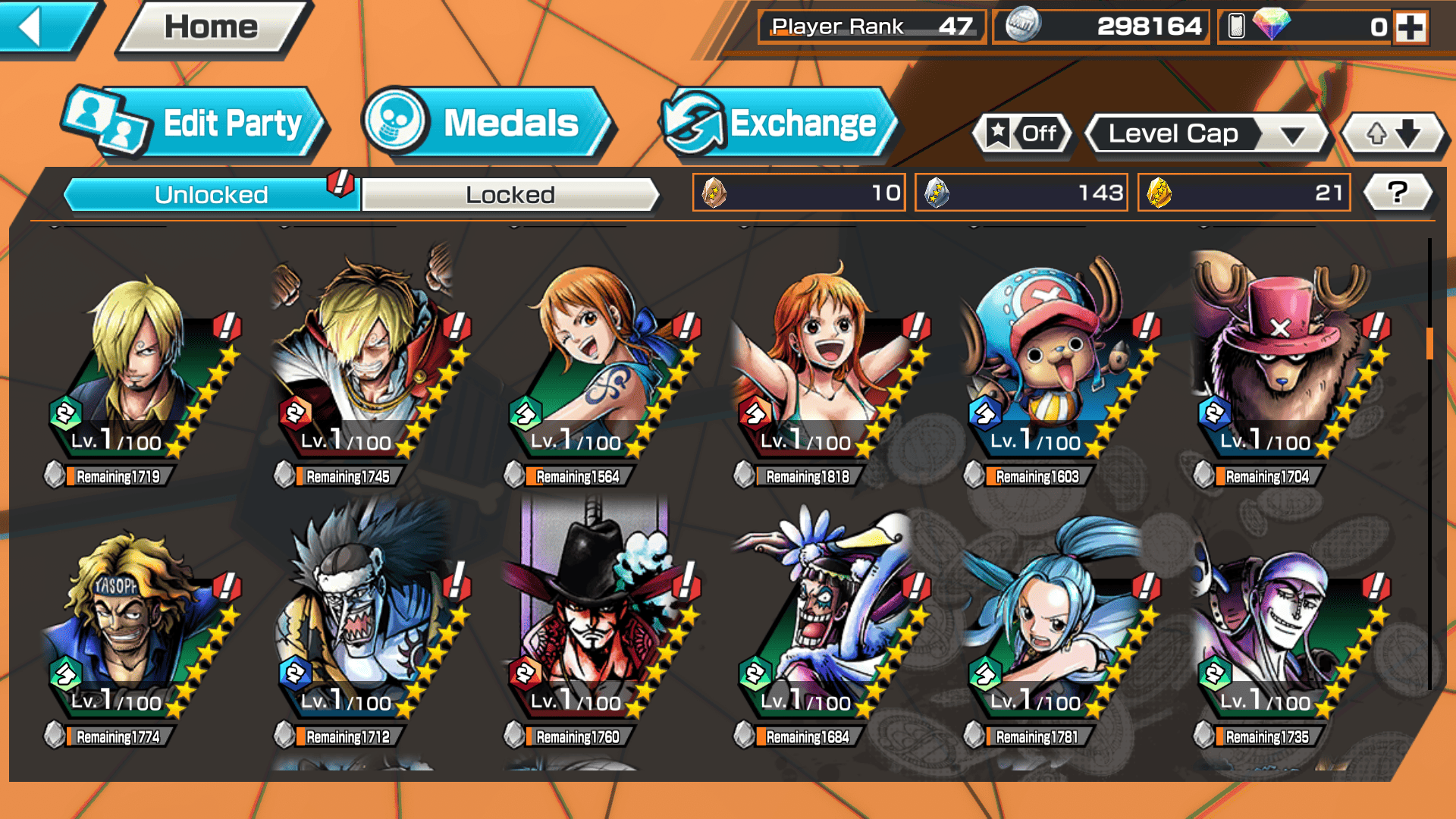Open the Exchange menu
The height and width of the screenshot is (819, 1456).
777,123
